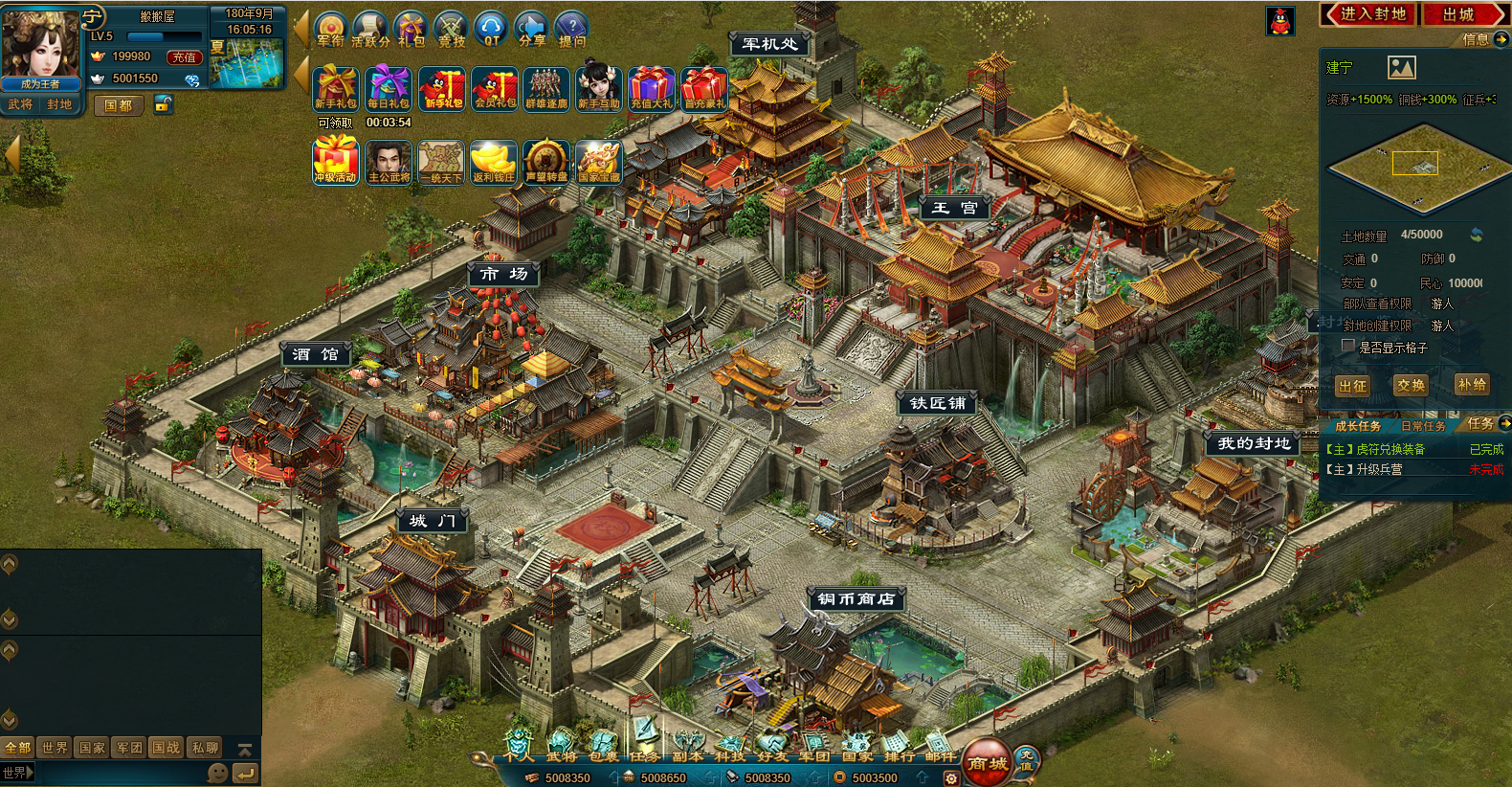1512x787 pixels.
Task: Open the 商城 shop orb
Action: (x=987, y=762)
